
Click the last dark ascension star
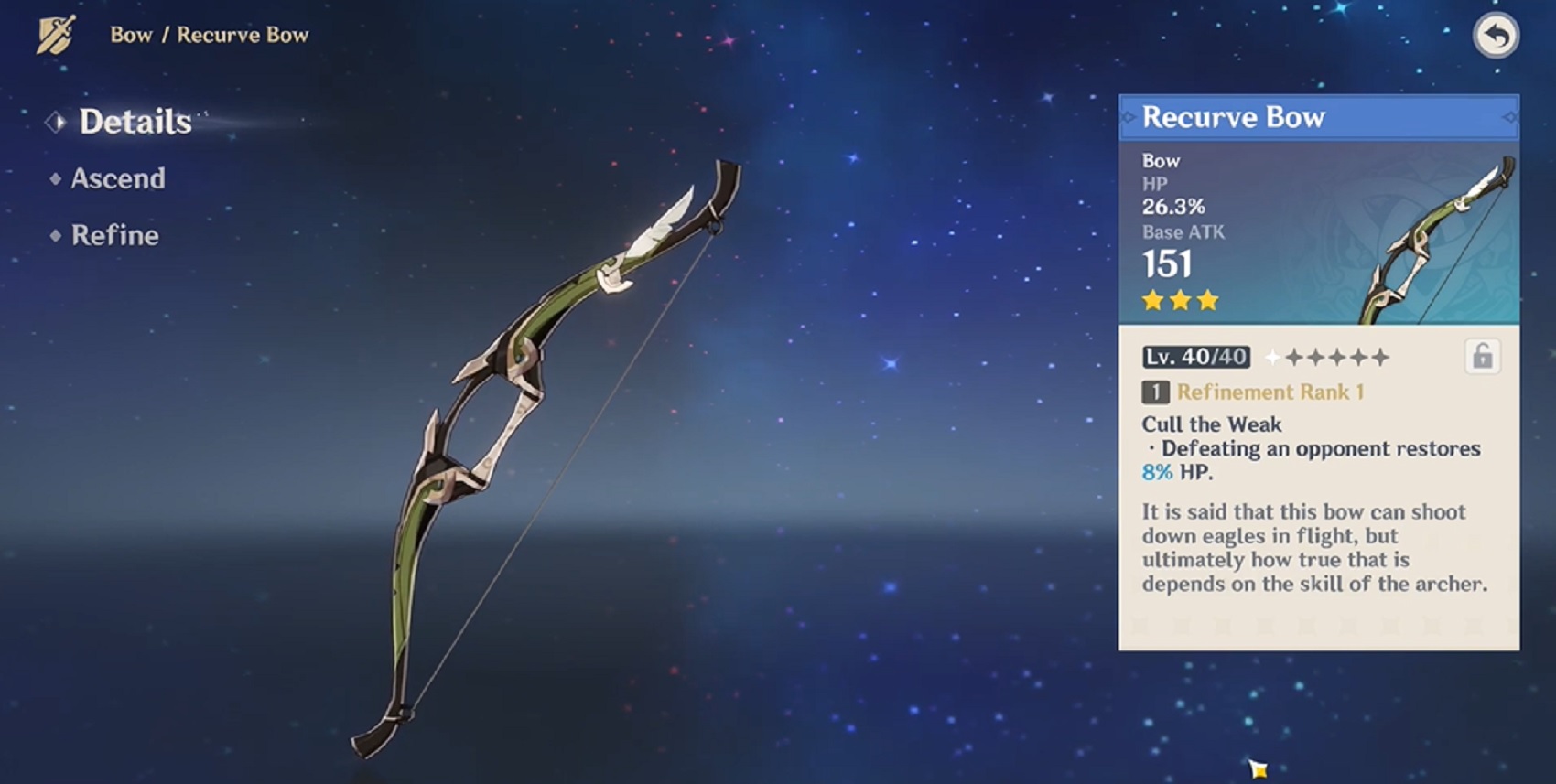tap(1379, 358)
